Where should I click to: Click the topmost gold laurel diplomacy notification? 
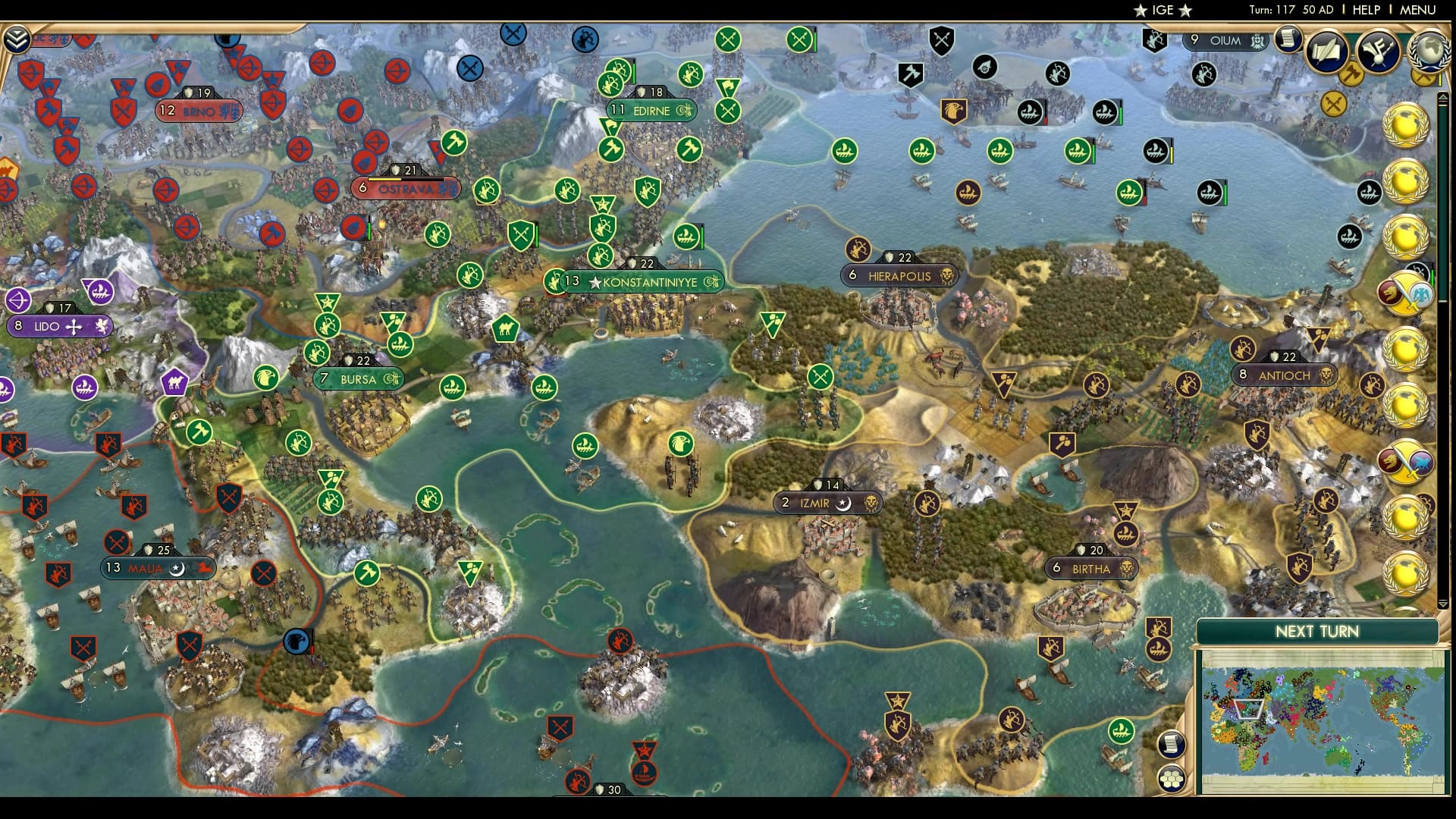coord(1407,126)
